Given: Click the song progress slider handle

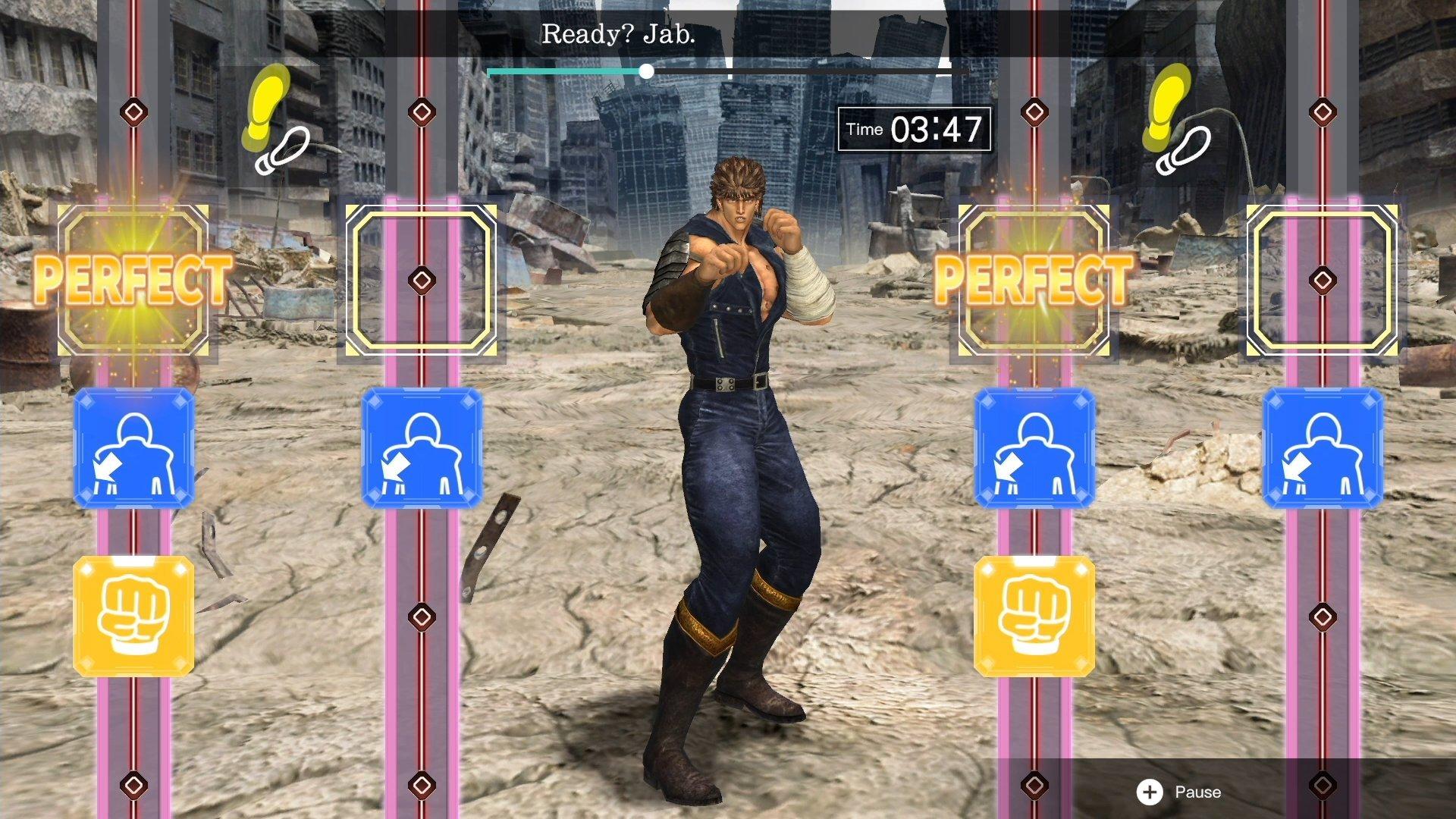Looking at the screenshot, I should (x=646, y=72).
